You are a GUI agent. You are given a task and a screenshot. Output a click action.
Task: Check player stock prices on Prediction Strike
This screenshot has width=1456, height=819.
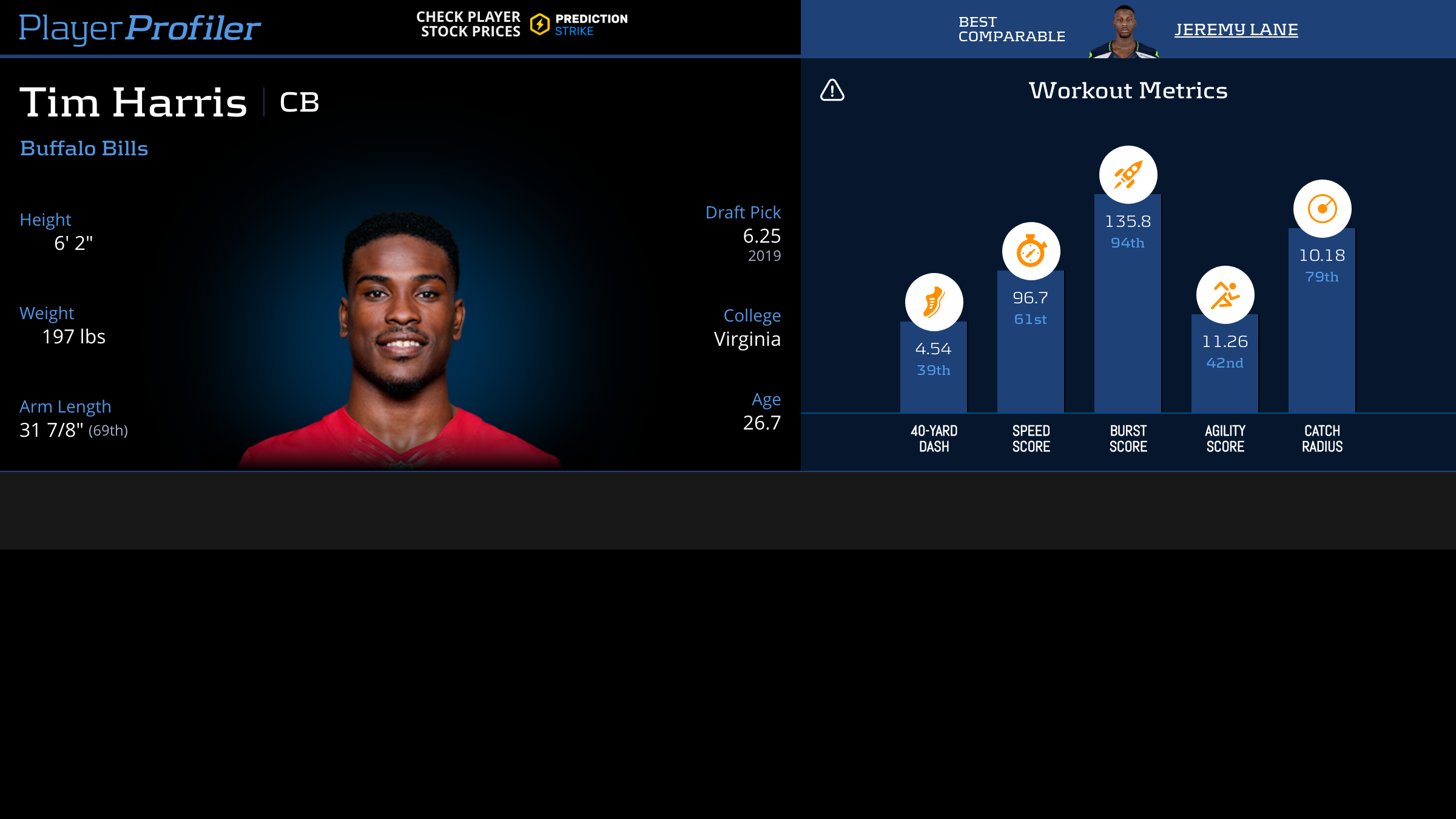click(x=522, y=24)
